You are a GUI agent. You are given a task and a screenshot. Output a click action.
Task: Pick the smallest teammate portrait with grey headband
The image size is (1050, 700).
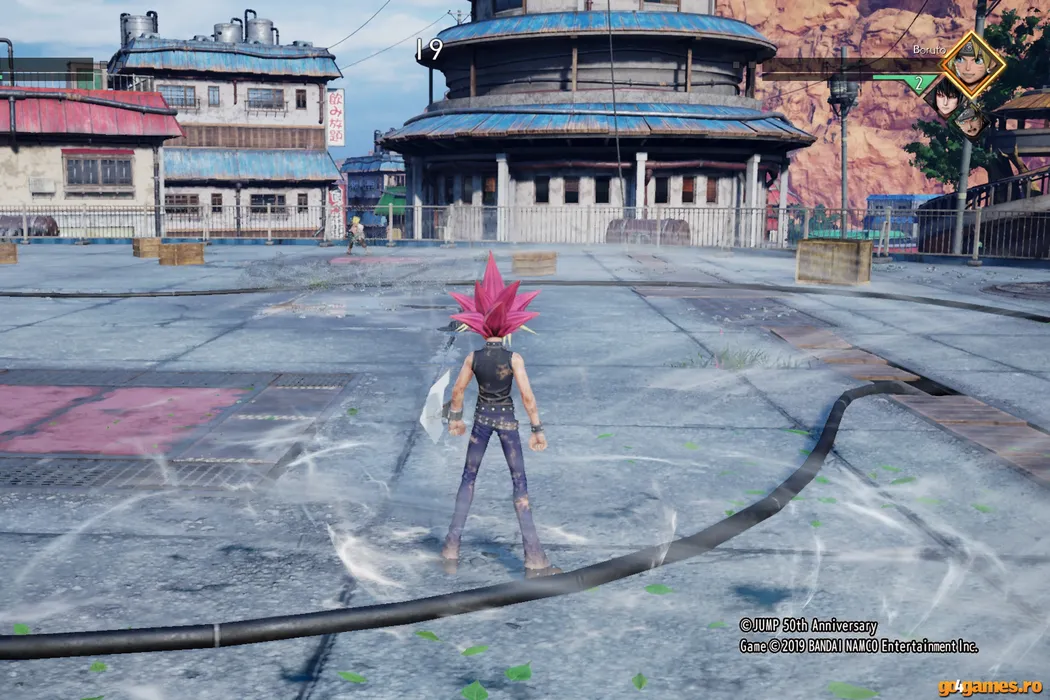(x=969, y=120)
